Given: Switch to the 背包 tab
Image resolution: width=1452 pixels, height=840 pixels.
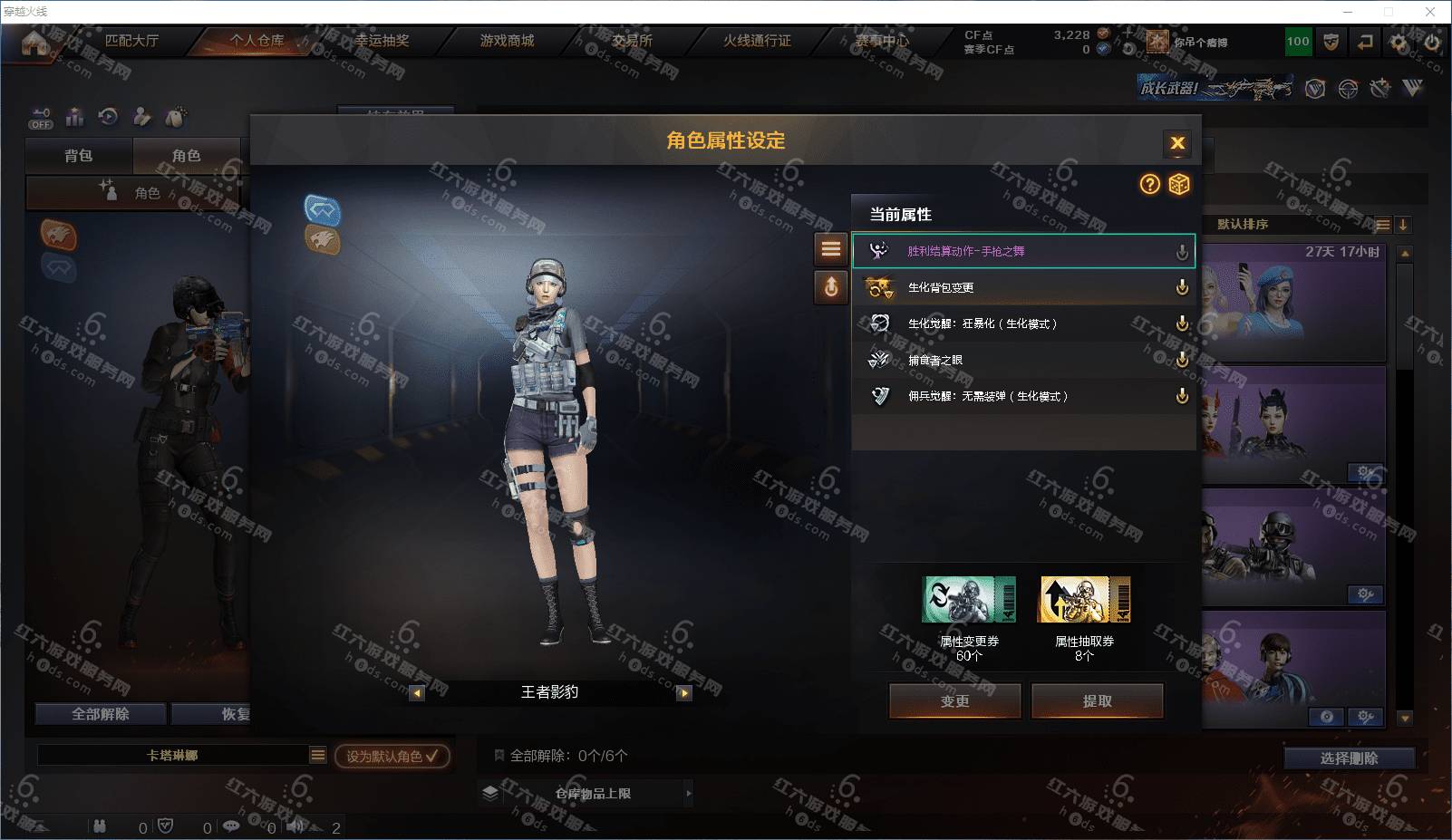Looking at the screenshot, I should tap(79, 156).
